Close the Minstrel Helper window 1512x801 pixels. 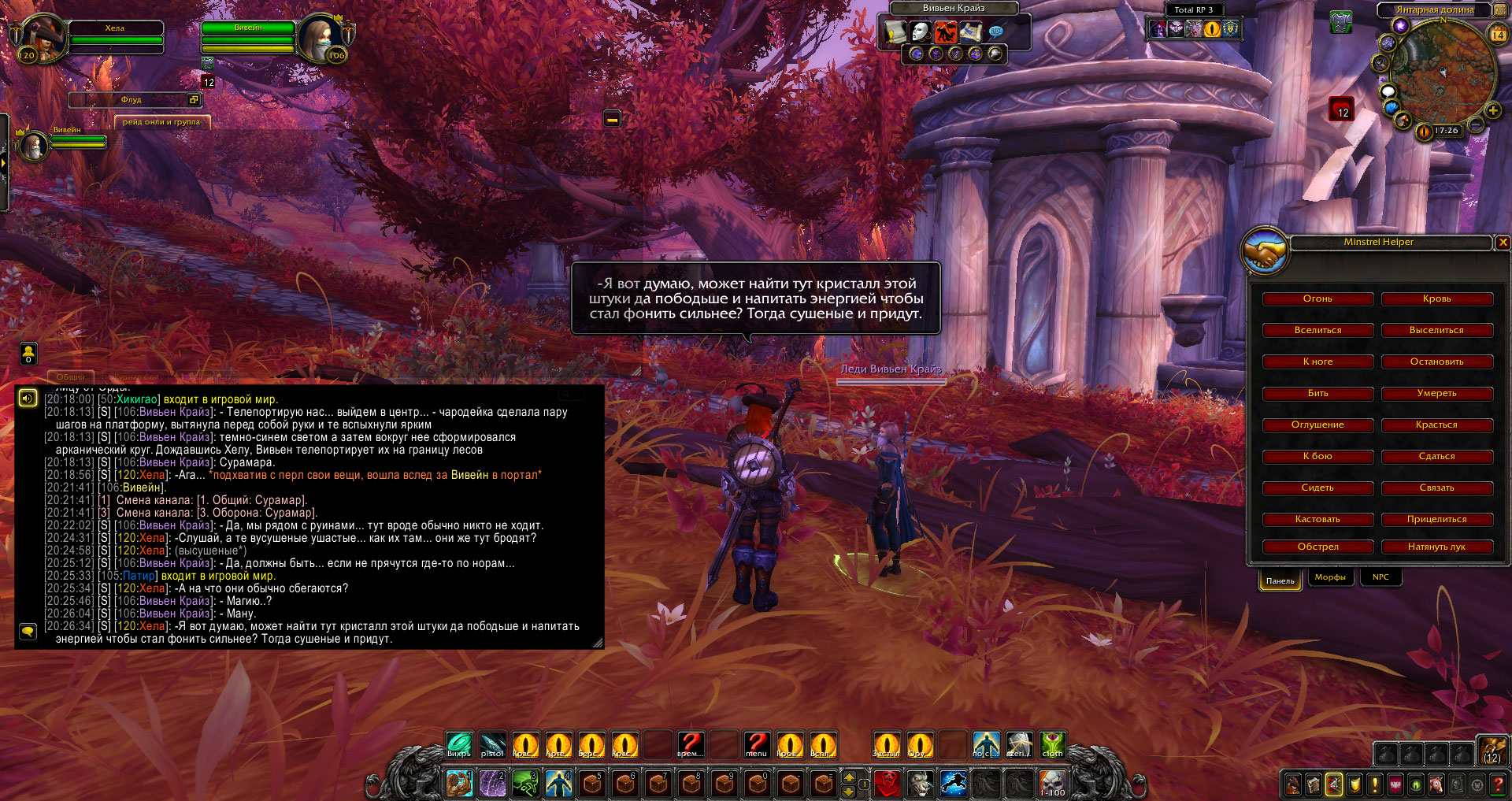coord(1503,243)
